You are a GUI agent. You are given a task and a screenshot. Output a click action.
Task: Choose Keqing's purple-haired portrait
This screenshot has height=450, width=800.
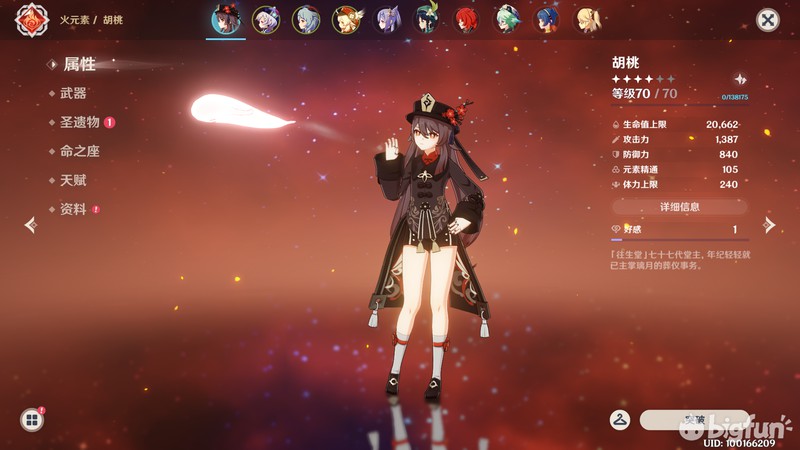coord(386,20)
